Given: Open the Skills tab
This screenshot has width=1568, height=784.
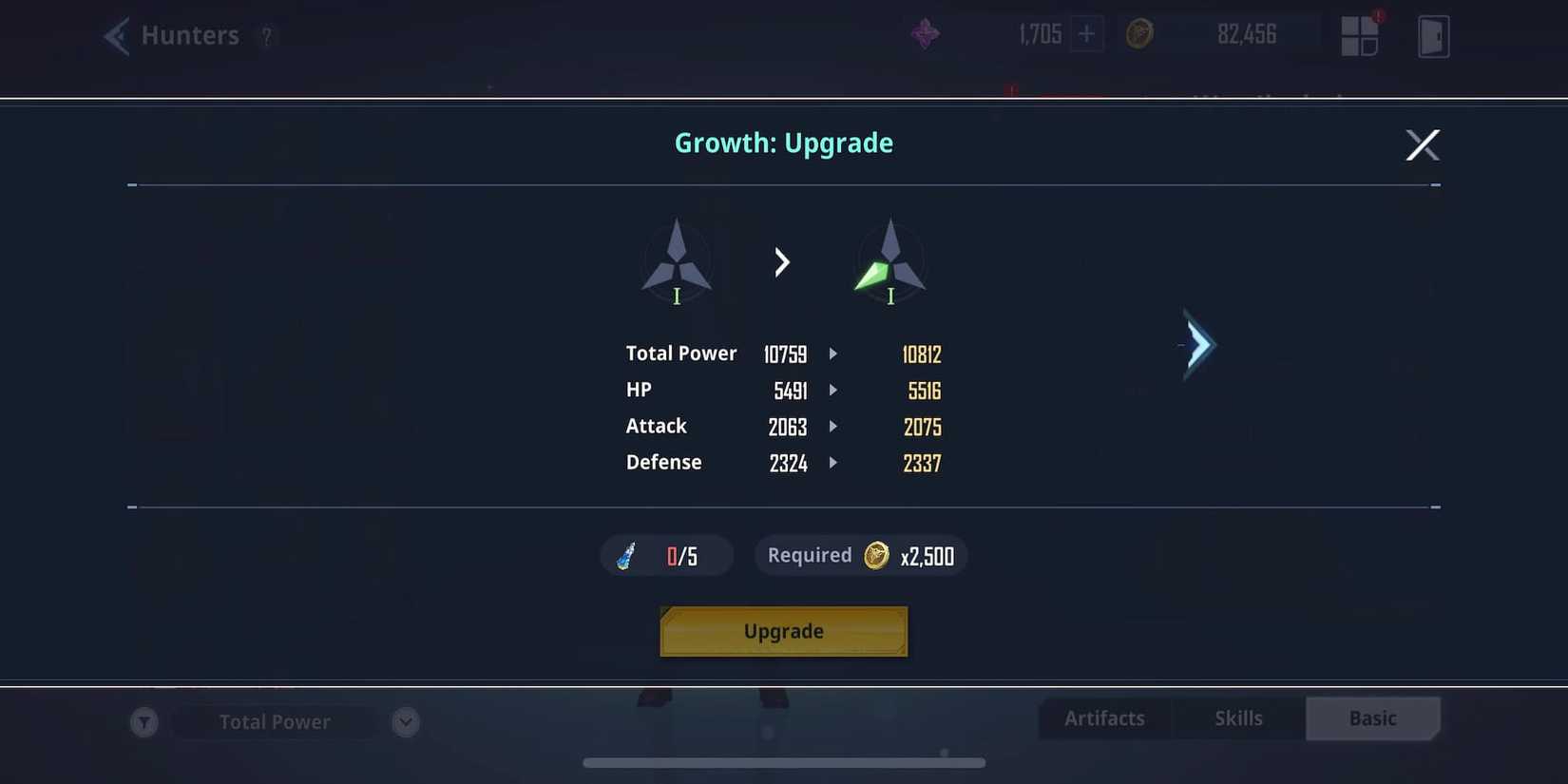Looking at the screenshot, I should tap(1238, 718).
